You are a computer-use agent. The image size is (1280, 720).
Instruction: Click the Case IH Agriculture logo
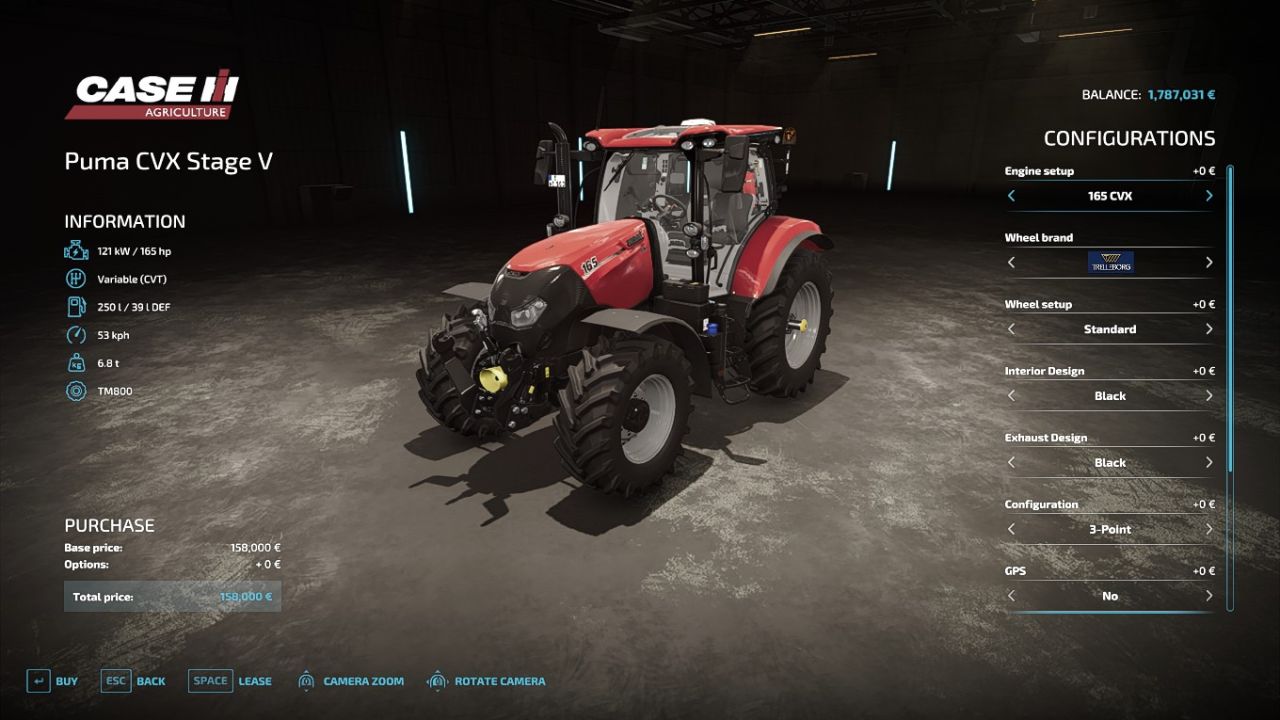(150, 97)
